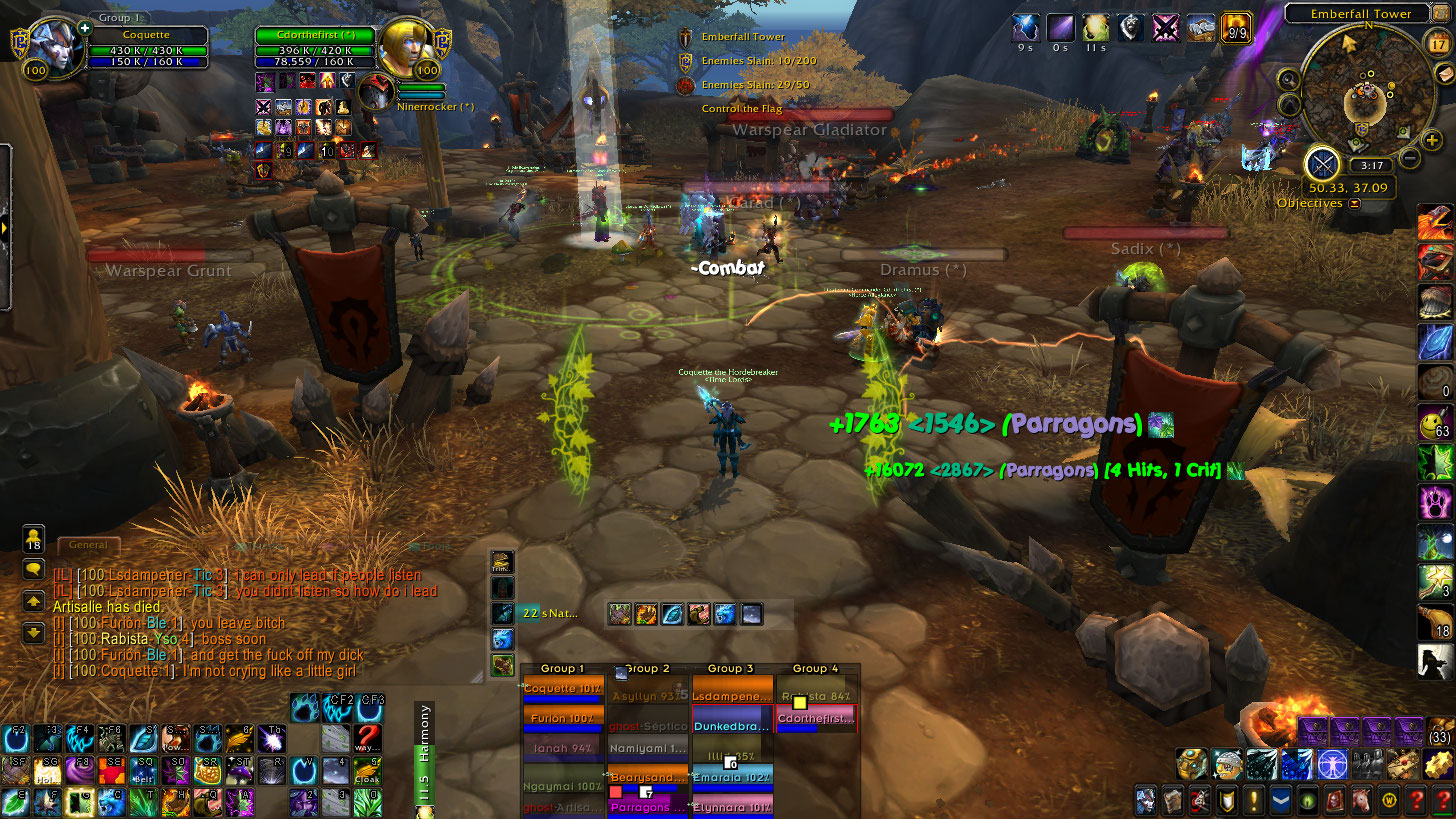Target Cdorthefirst in the Group 4 raid frame
Viewport: 1456px width, 819px height.
817,718
